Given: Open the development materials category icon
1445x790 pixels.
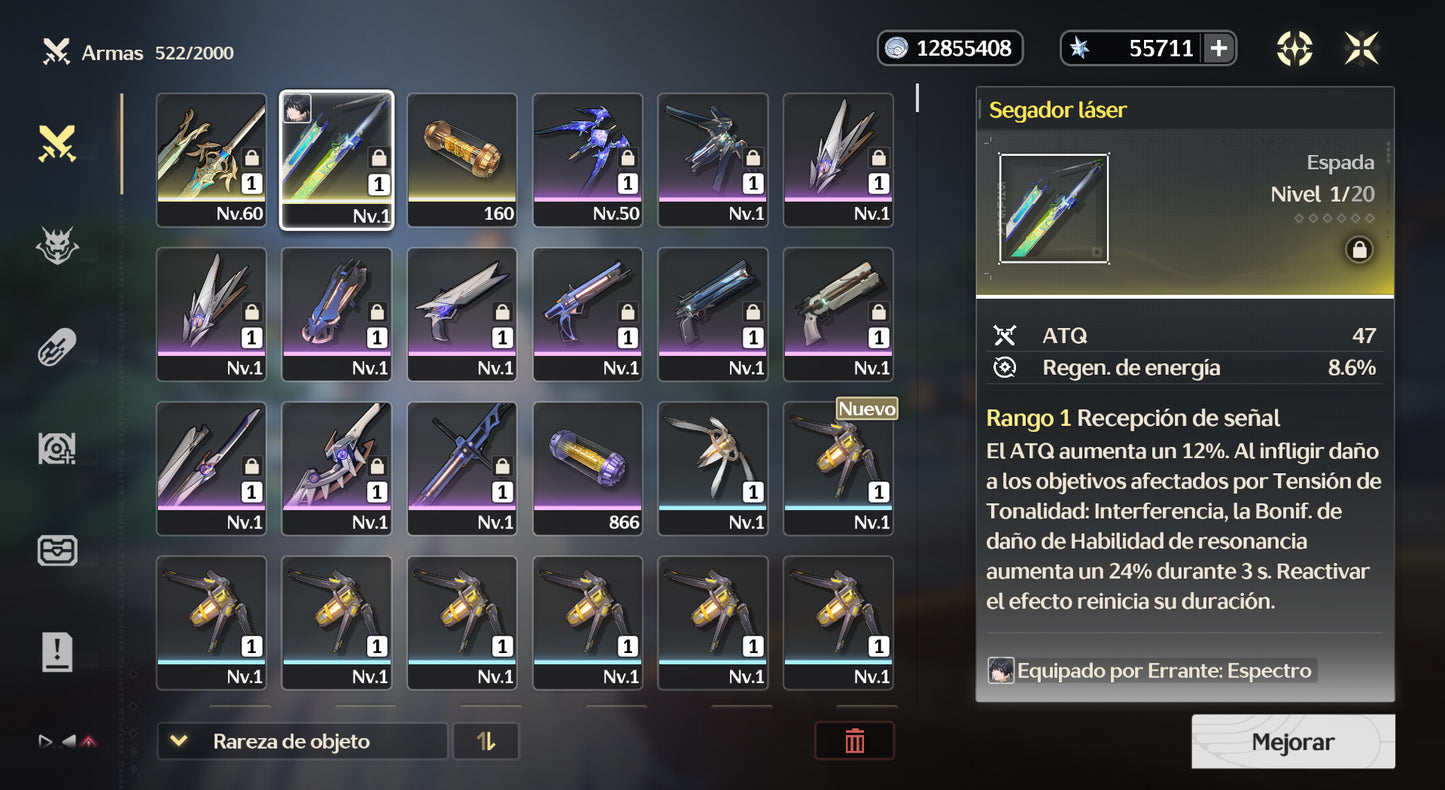Looking at the screenshot, I should (57, 449).
